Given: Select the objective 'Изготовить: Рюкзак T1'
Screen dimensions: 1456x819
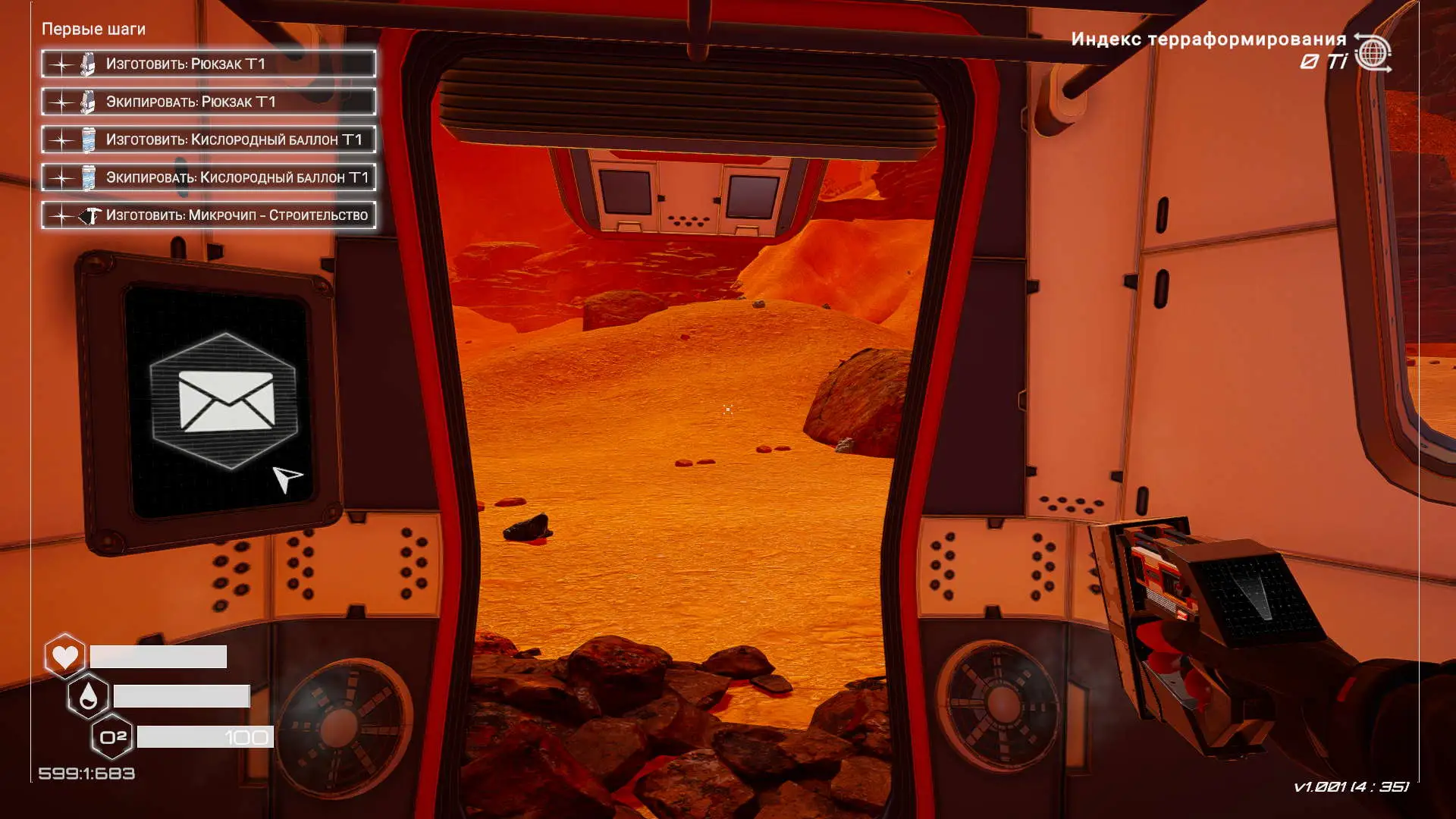Looking at the screenshot, I should (x=209, y=64).
